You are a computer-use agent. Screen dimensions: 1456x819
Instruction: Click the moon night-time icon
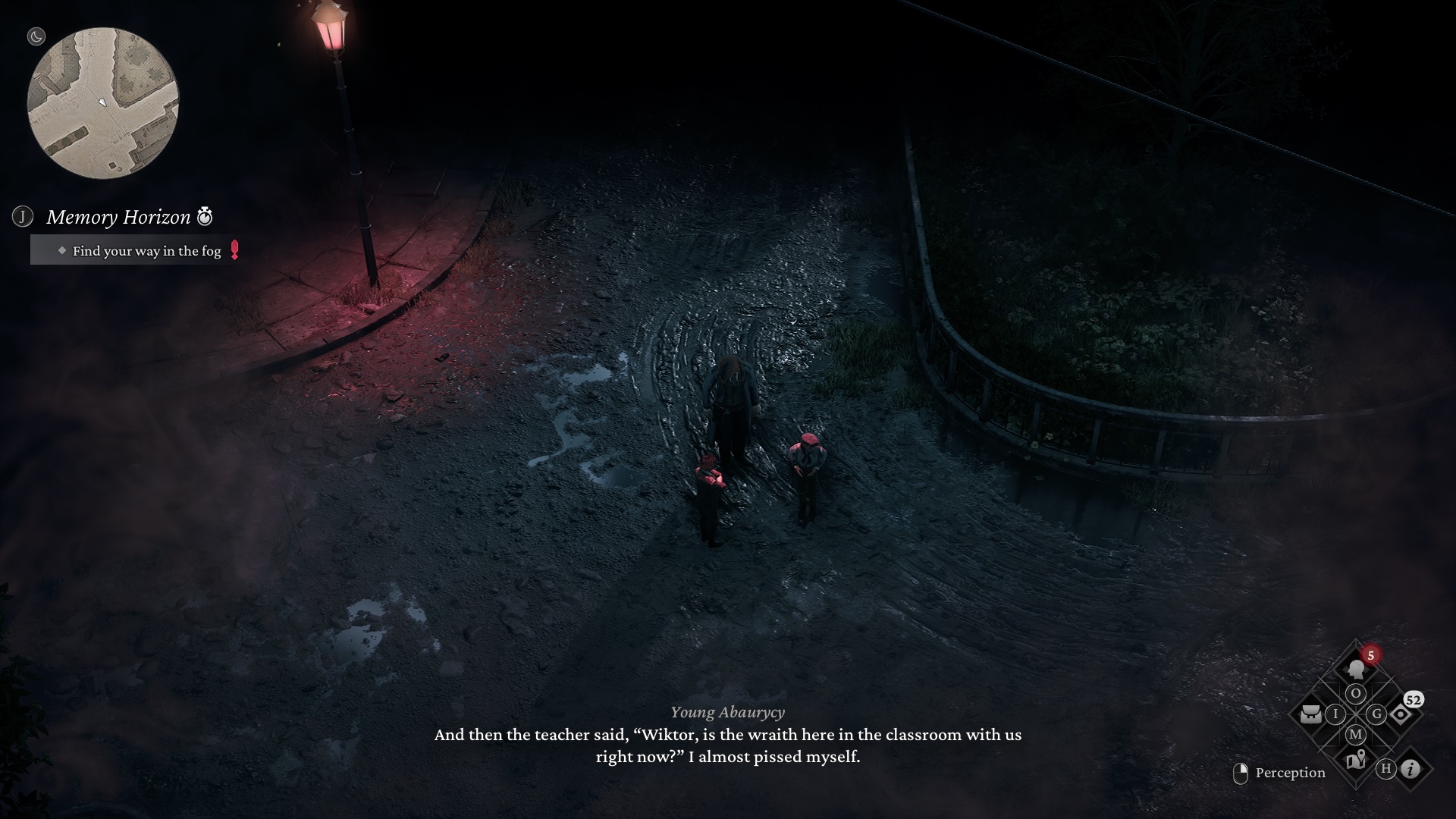pyautogui.click(x=36, y=36)
